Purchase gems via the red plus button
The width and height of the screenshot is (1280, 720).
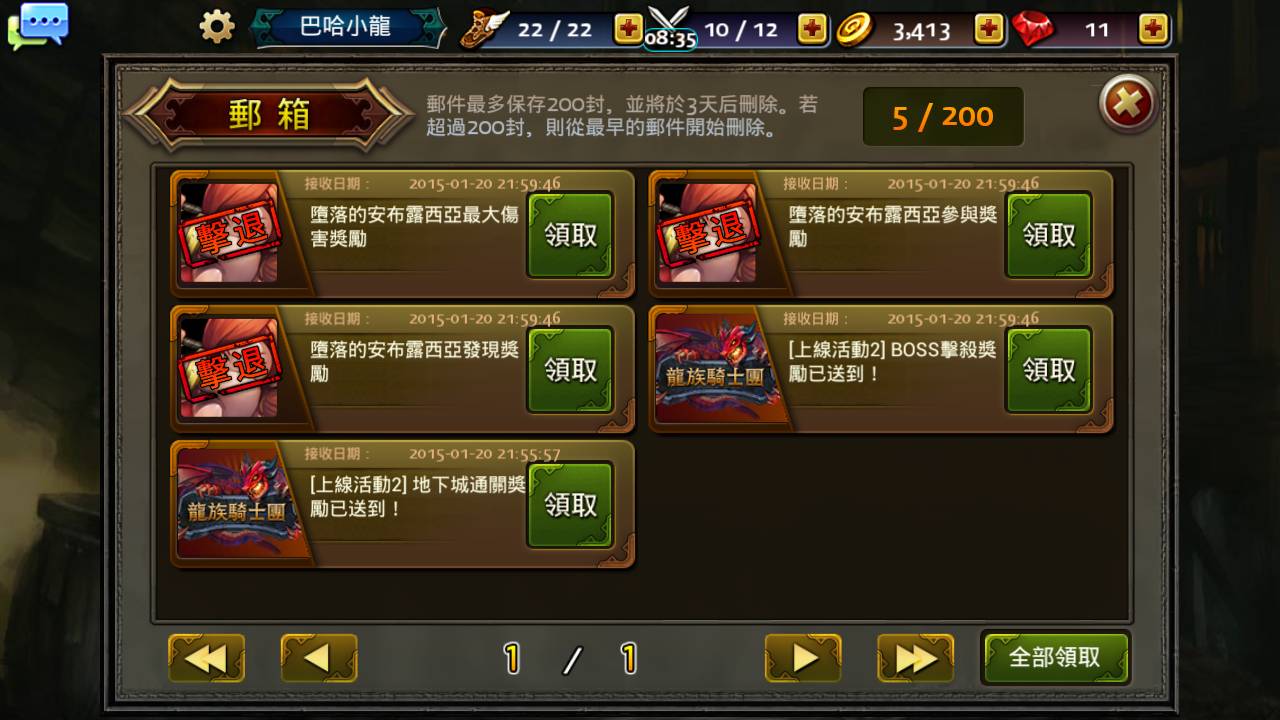tap(1152, 29)
